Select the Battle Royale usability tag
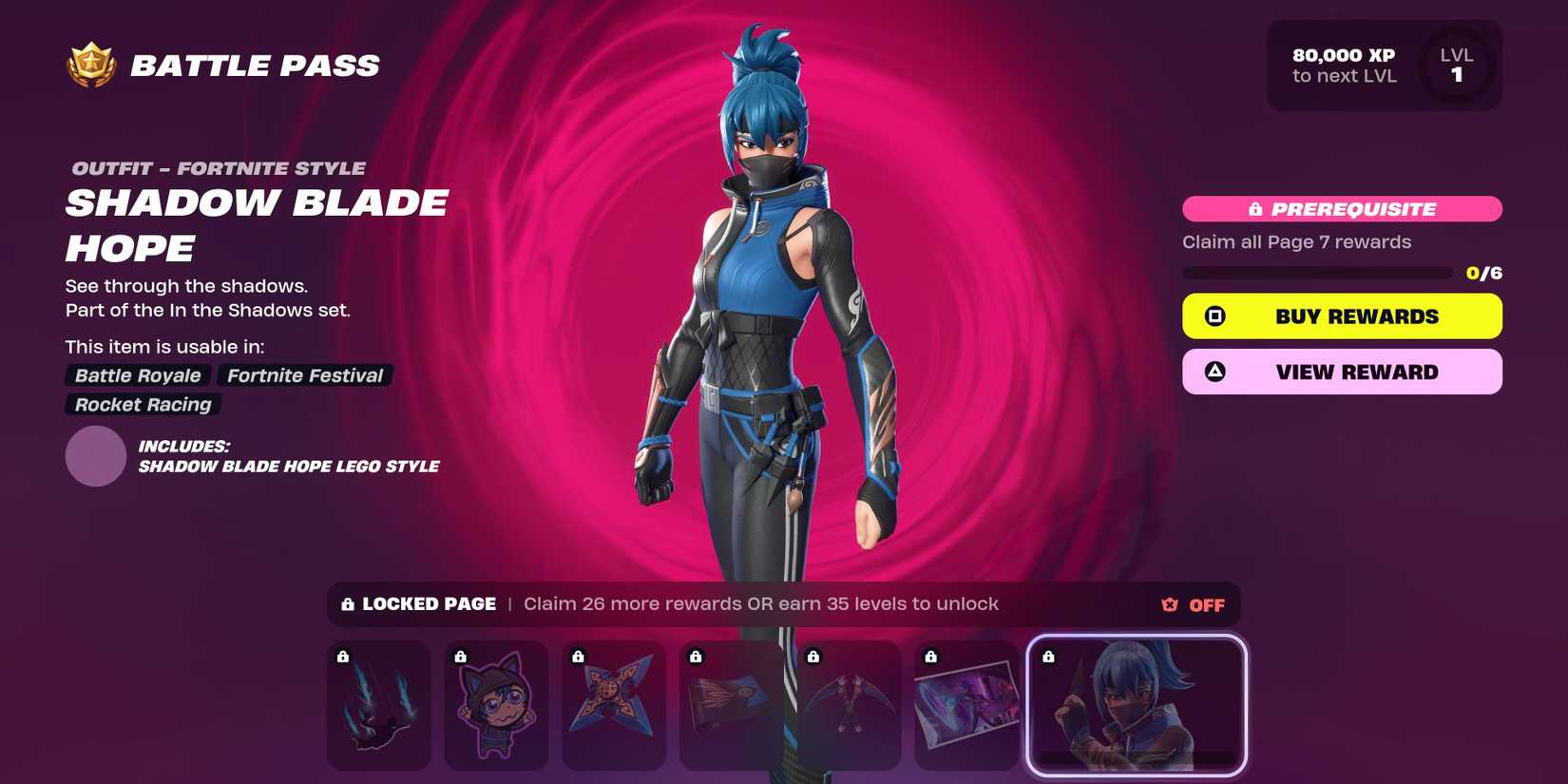Screen dimensions: 1568x784 (137, 375)
